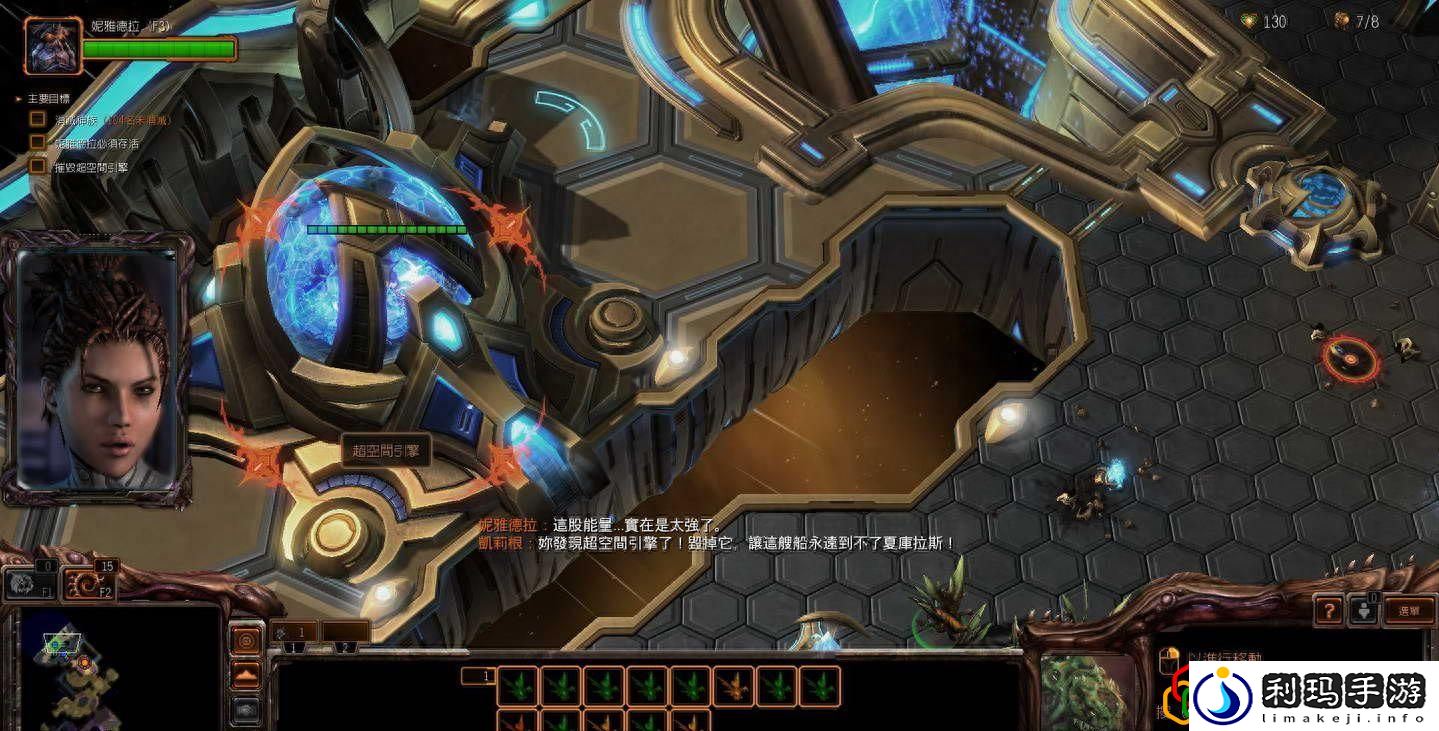1439x731 pixels.
Task: Expand the terrain view arrow button next to the minimap
Action: tap(246, 675)
